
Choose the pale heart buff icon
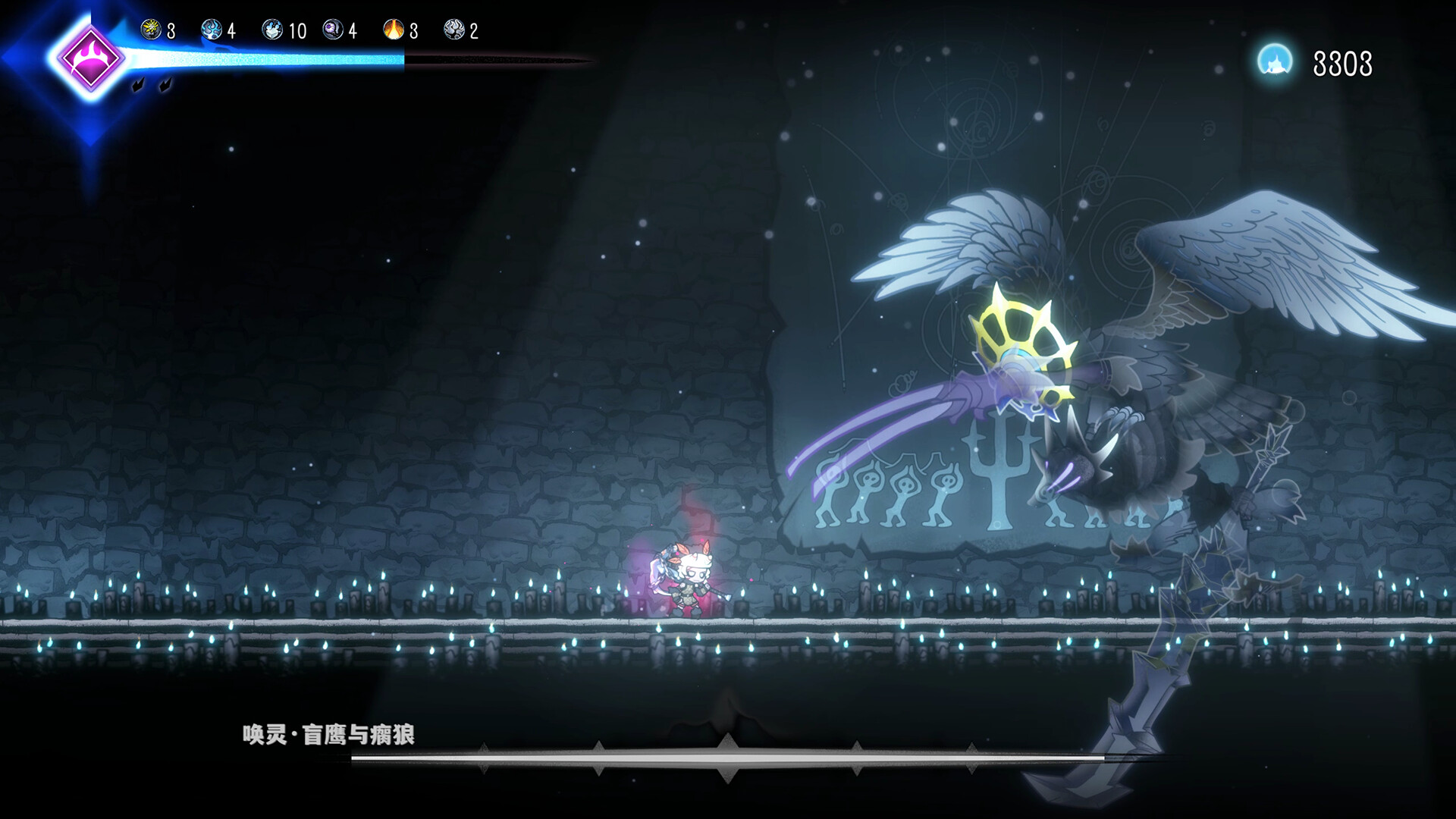pyautogui.click(x=272, y=30)
